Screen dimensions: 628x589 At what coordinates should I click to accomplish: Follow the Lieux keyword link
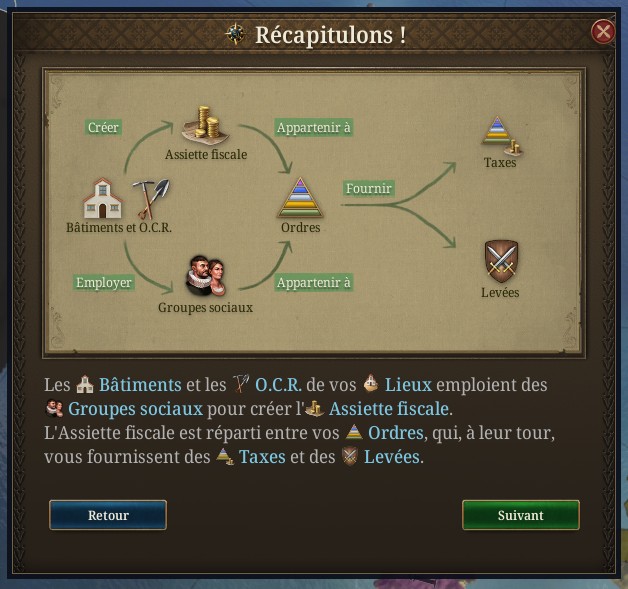411,385
